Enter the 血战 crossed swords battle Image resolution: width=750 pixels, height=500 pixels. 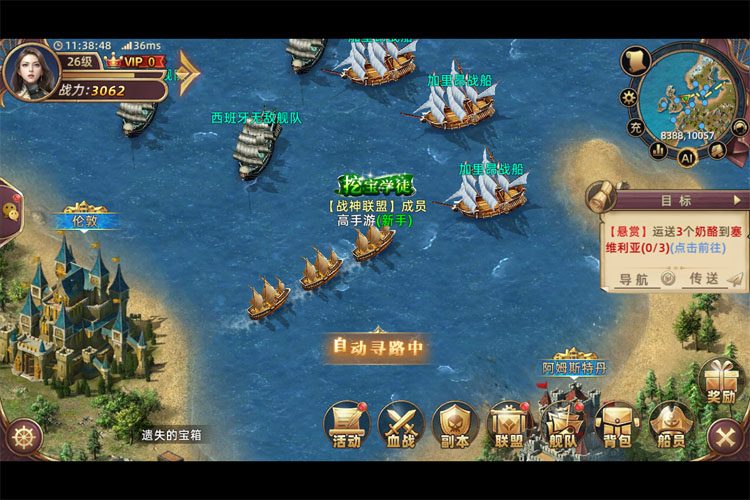[x=401, y=426]
